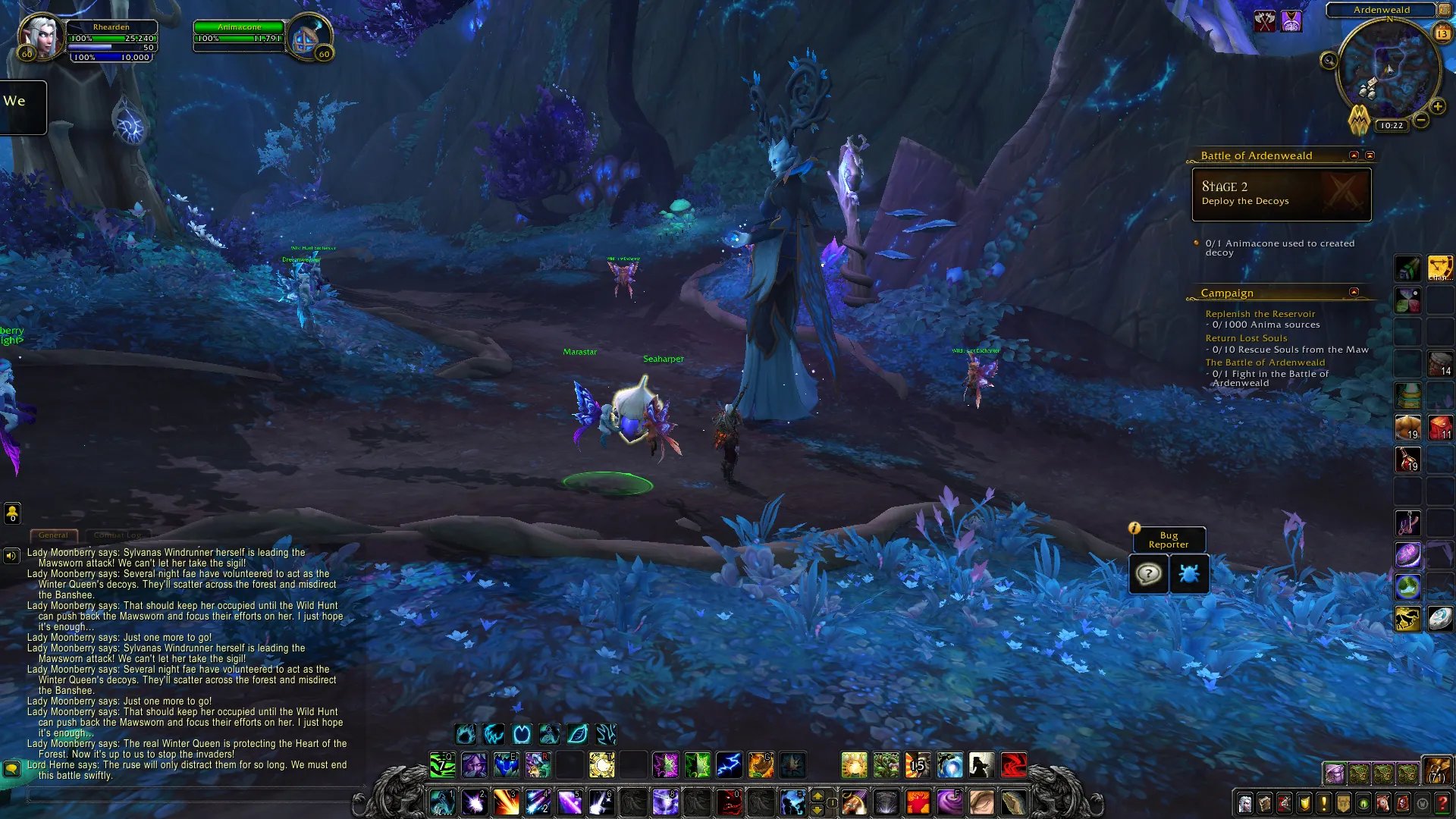Select the General chat tab
Viewport: 1456px width, 819px height.
click(x=53, y=535)
